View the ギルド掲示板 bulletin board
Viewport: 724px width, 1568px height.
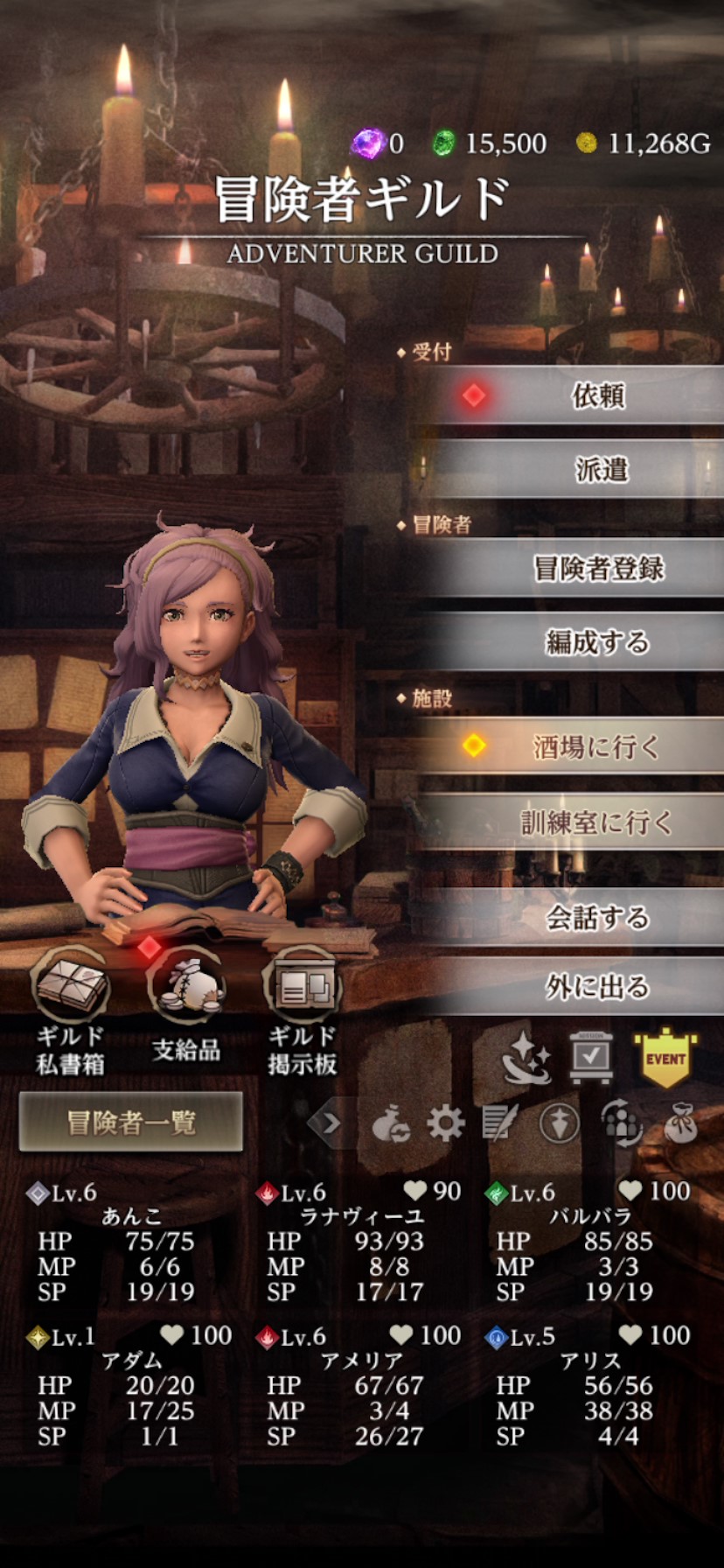(x=302, y=1006)
